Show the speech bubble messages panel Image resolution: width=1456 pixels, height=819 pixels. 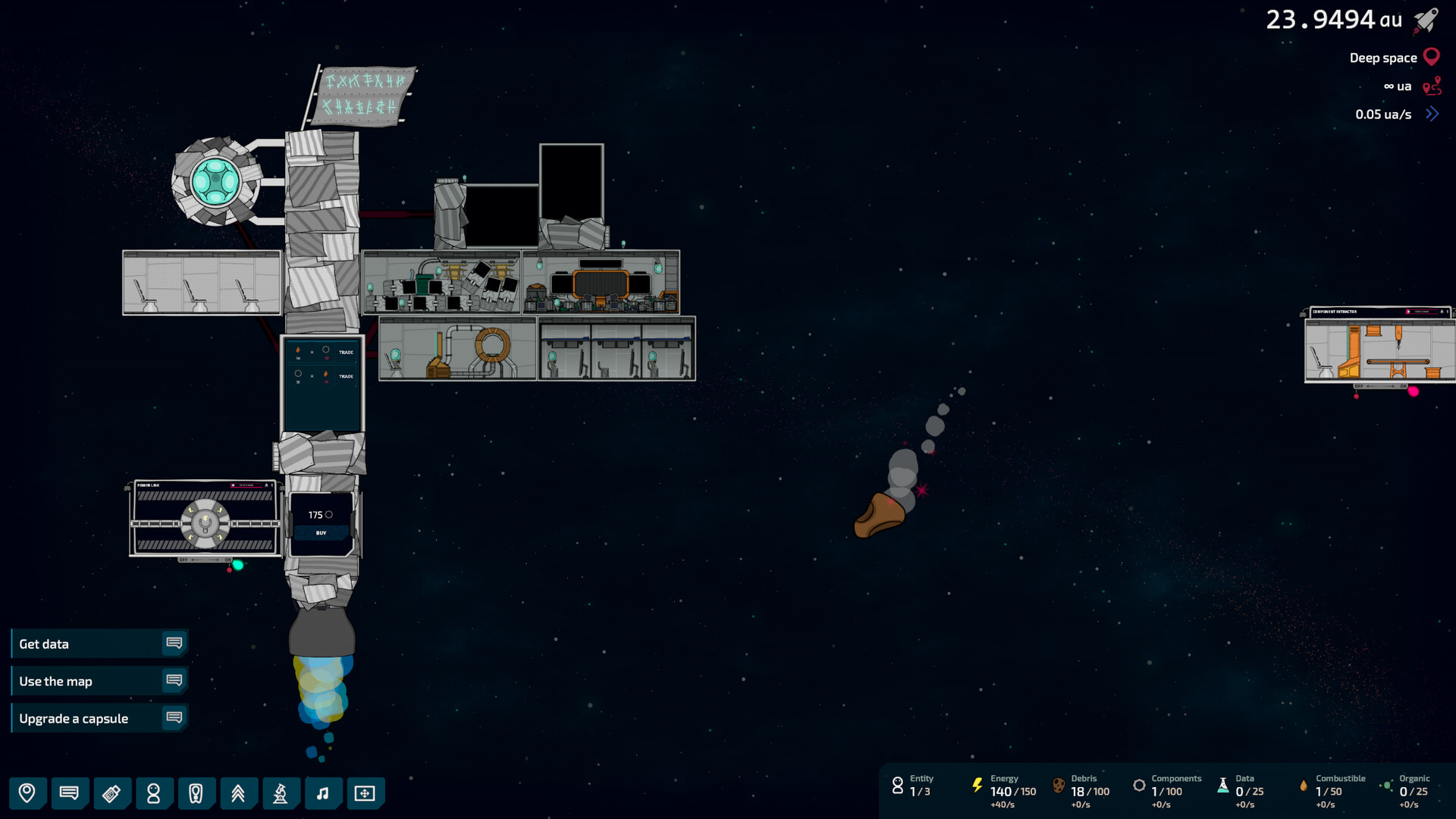(69, 793)
